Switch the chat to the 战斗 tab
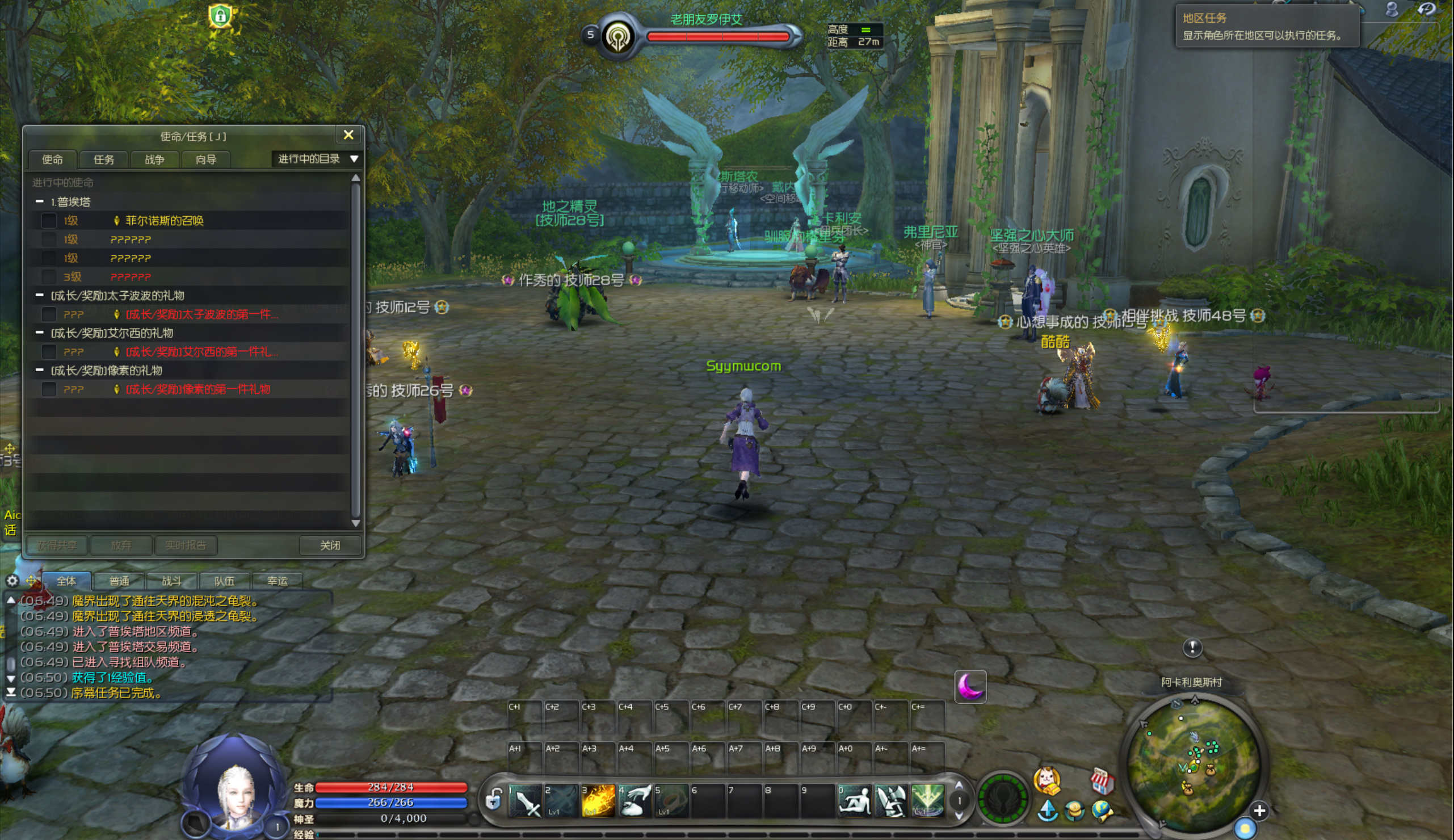The width and height of the screenshot is (1454, 840). pos(172,581)
